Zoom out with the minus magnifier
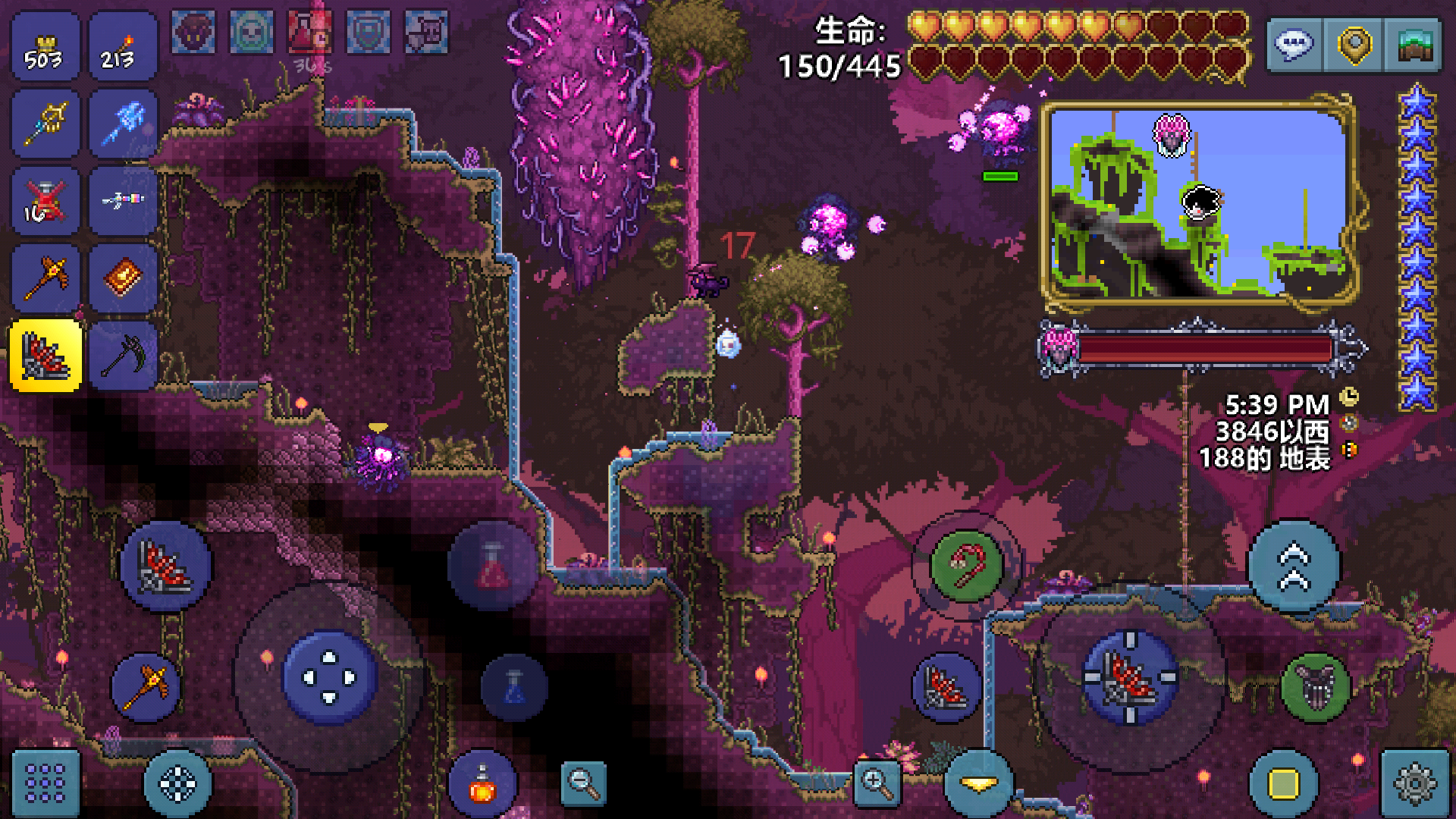Viewport: 1456px width, 819px height. pyautogui.click(x=583, y=783)
